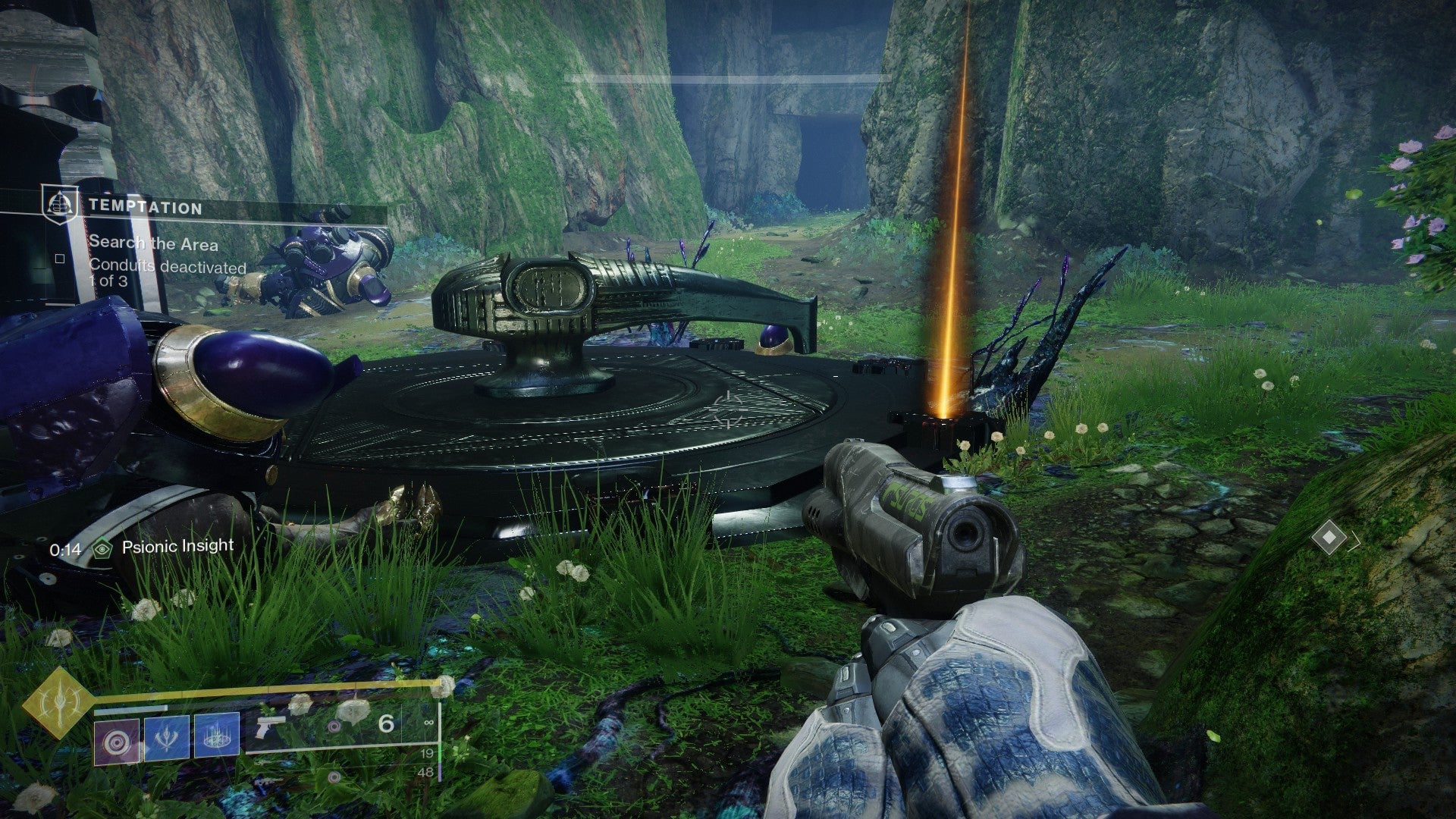Toggle the objective checkbox beside Conduits deactivated
The height and width of the screenshot is (819, 1456).
(59, 260)
